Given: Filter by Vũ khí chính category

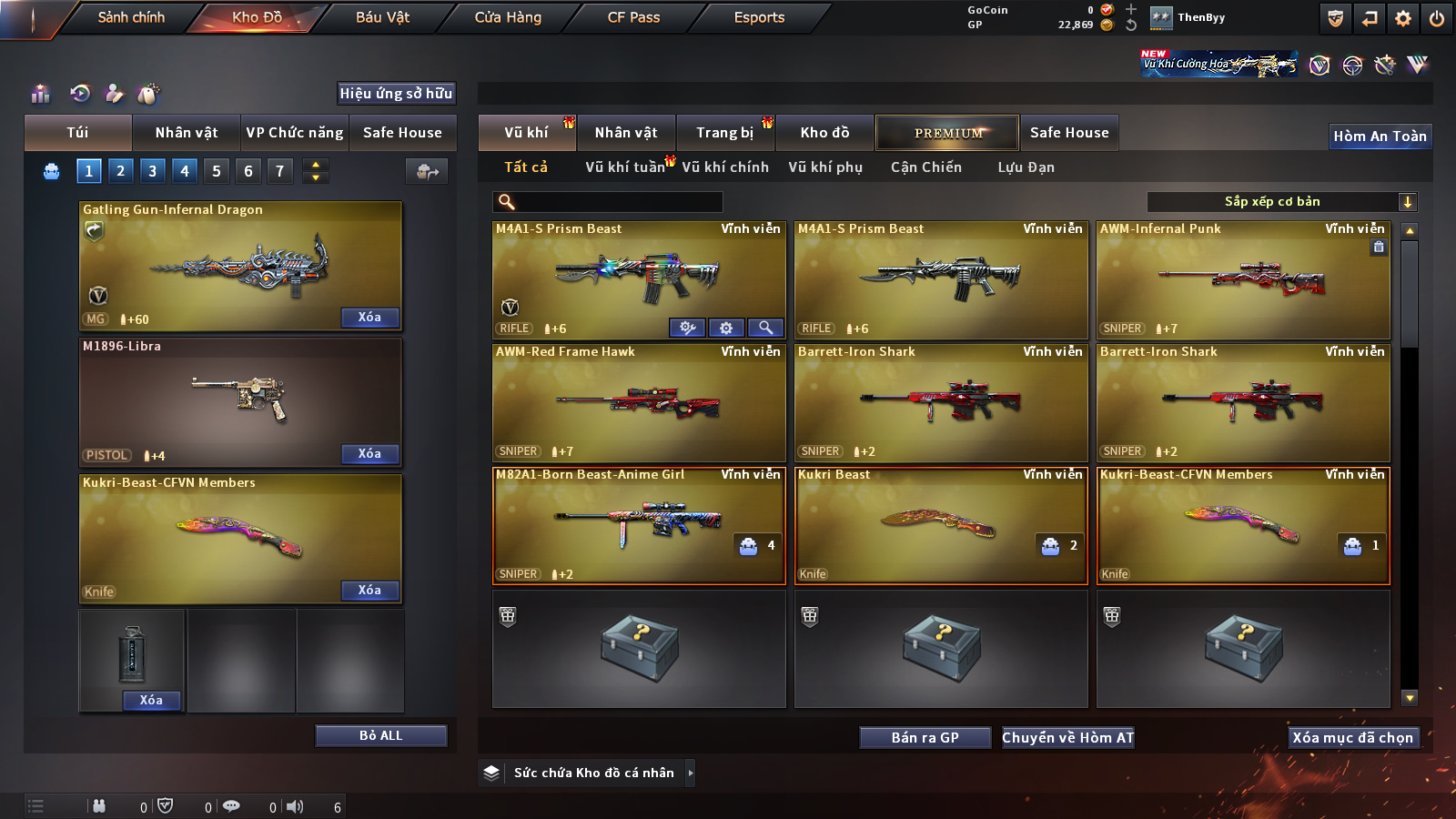Looking at the screenshot, I should pyautogui.click(x=725, y=167).
